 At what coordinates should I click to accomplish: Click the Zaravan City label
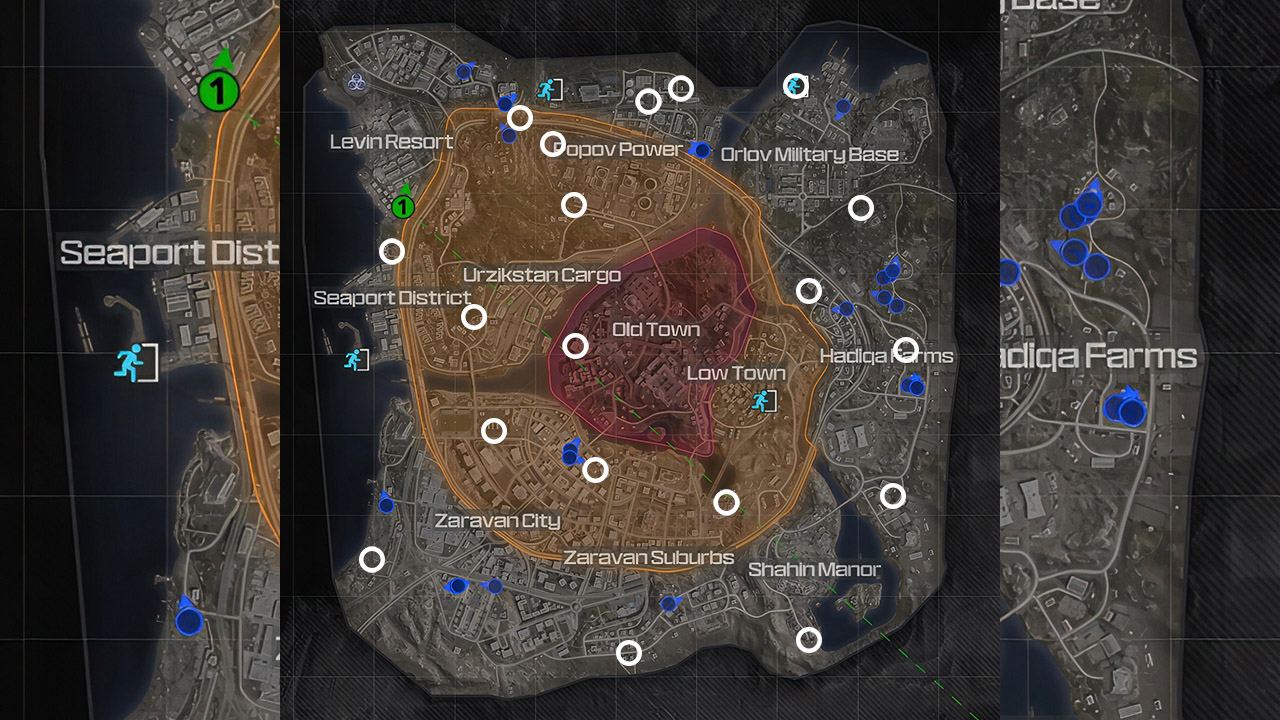click(x=497, y=520)
